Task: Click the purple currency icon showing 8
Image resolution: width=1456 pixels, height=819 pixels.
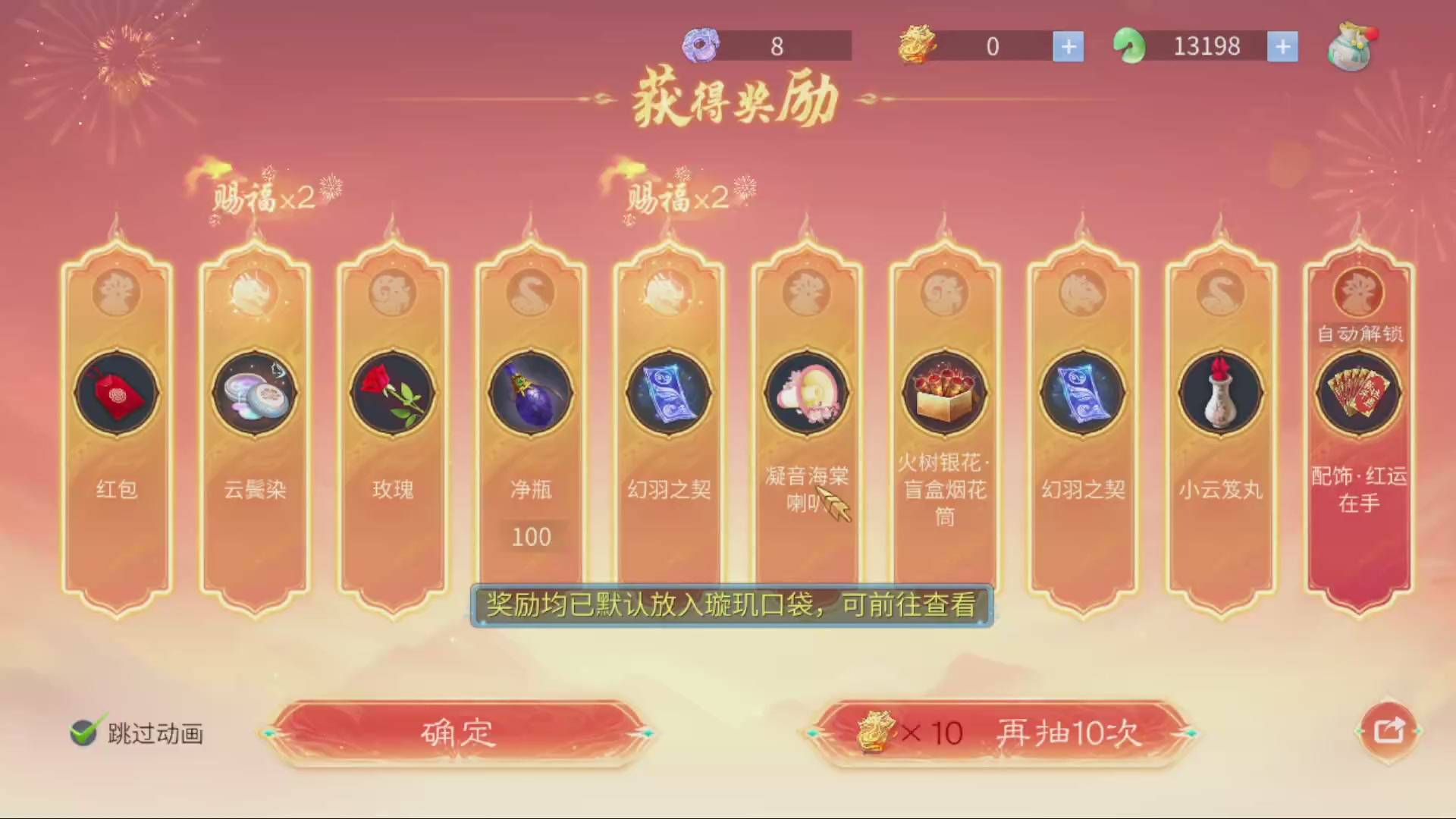Action: click(x=700, y=45)
